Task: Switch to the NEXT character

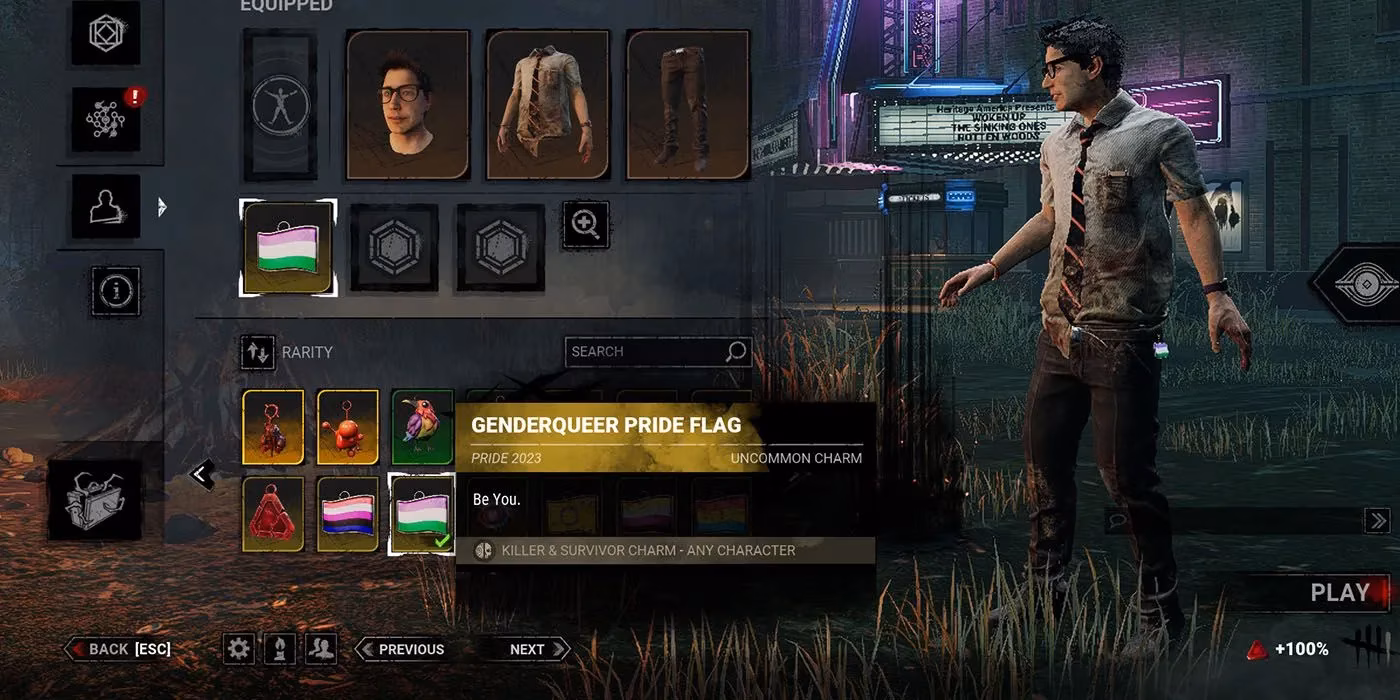Action: pos(524,649)
